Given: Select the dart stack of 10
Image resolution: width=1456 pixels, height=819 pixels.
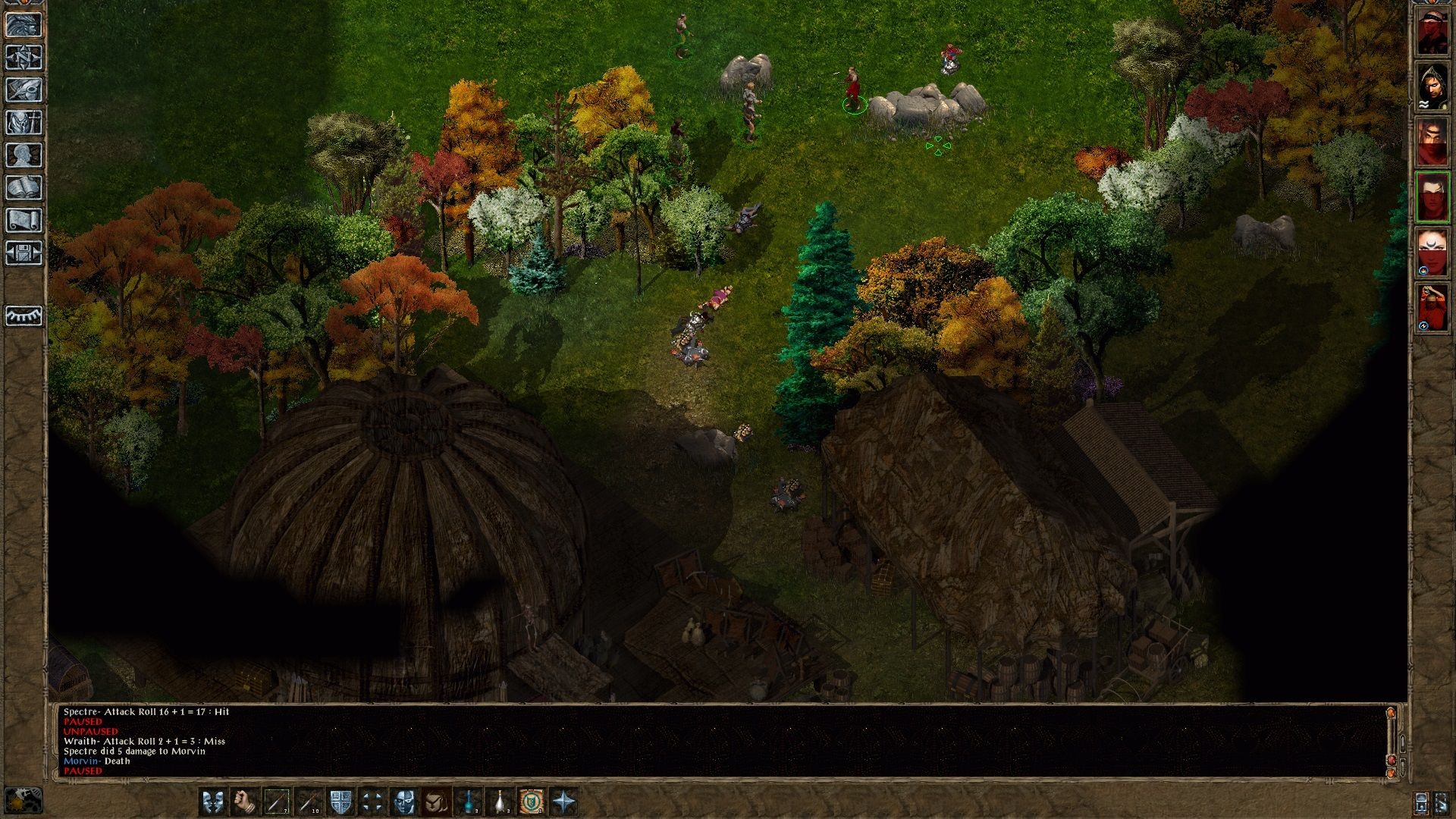Looking at the screenshot, I should (x=309, y=802).
